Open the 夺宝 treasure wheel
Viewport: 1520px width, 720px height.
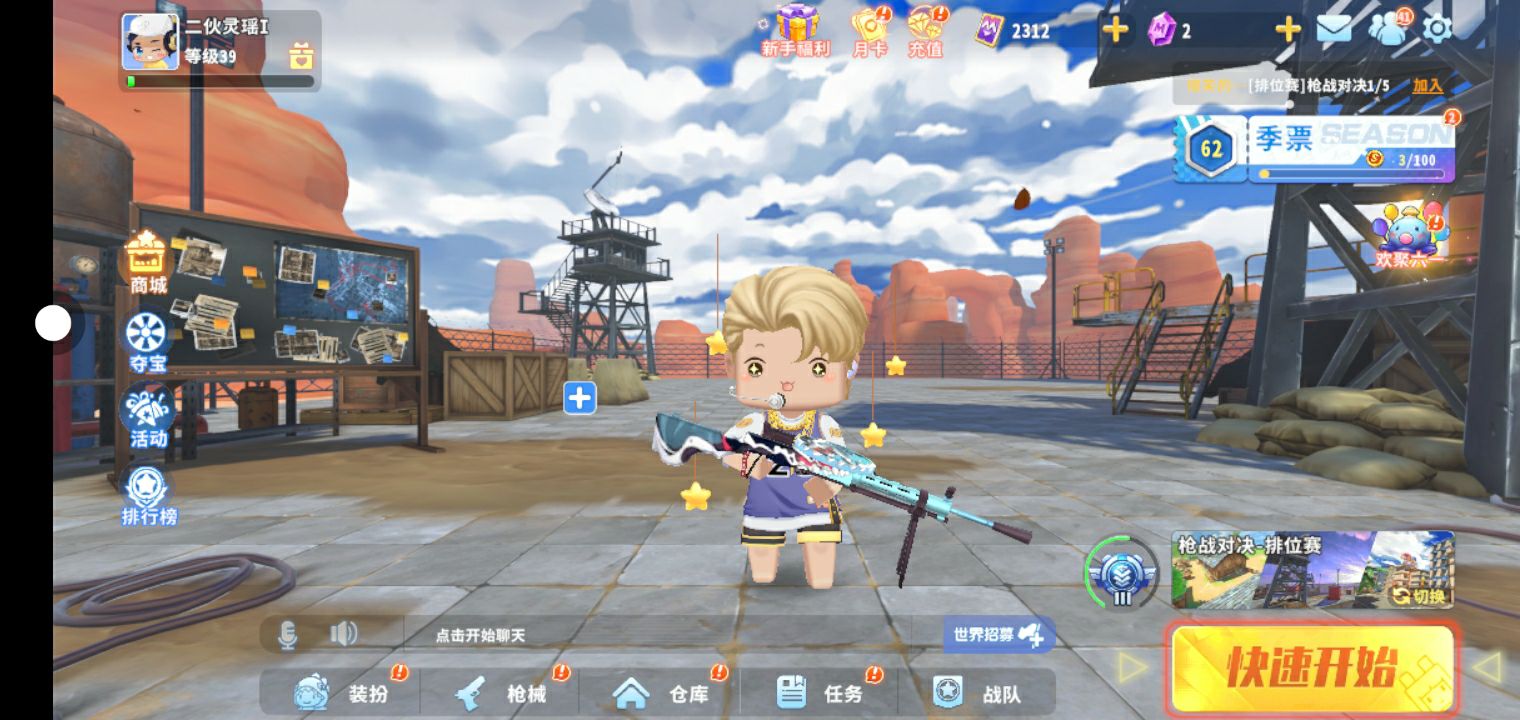(147, 341)
